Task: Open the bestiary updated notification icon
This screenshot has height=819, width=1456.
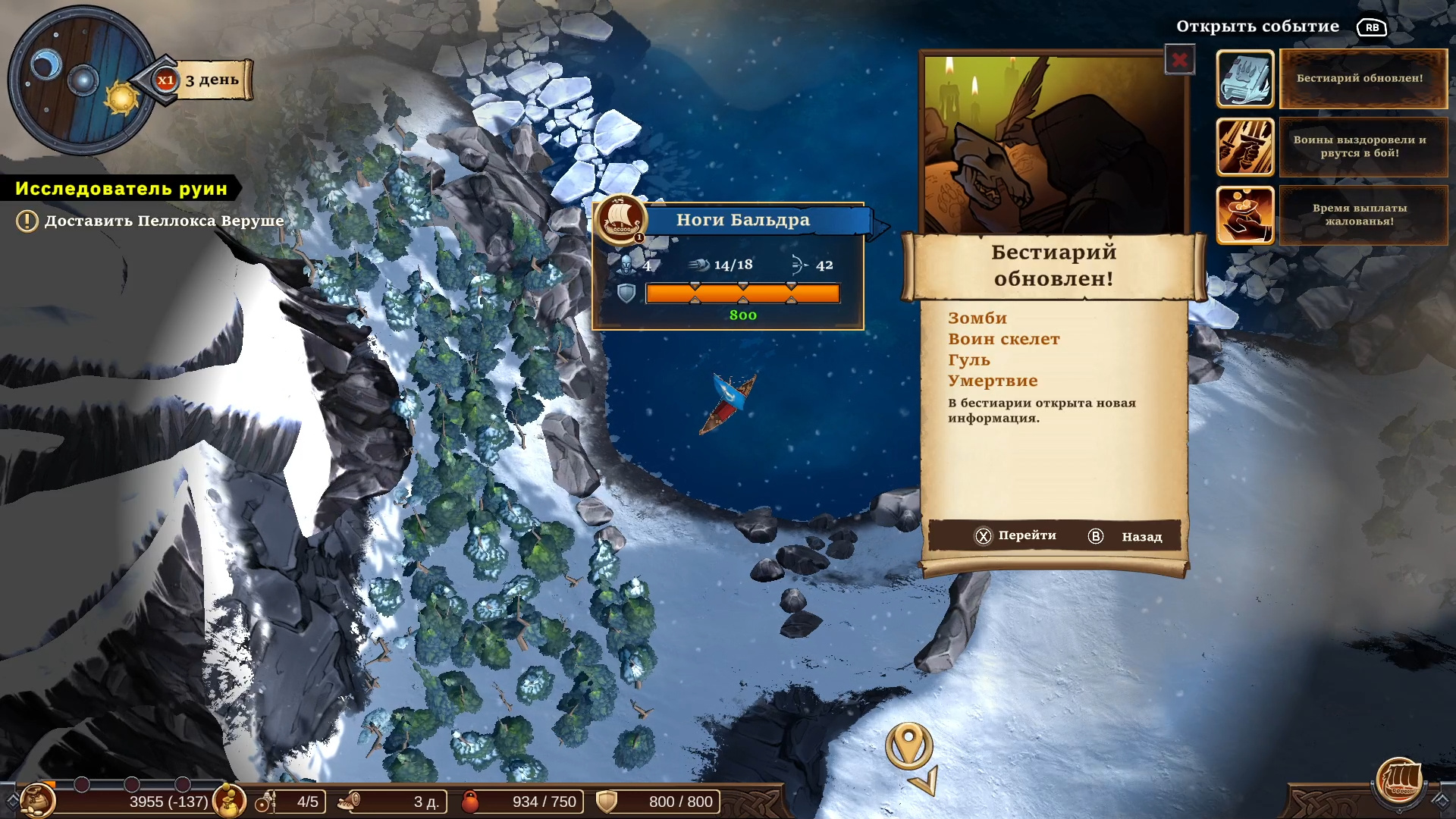Action: [1245, 79]
